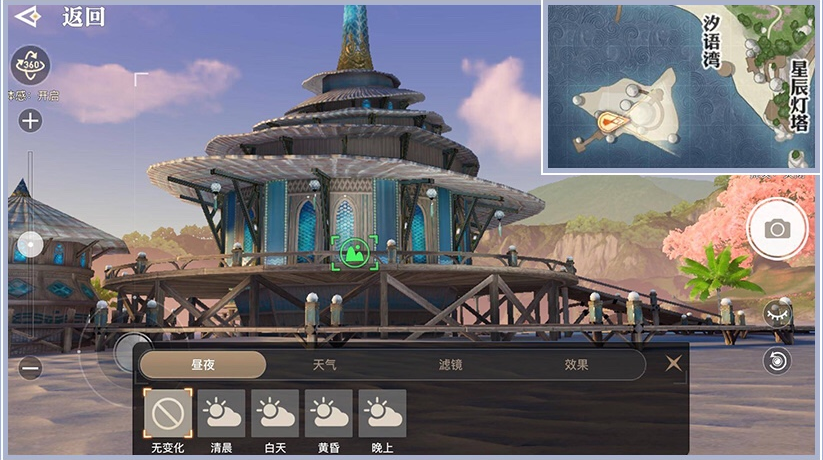Pick the 黄昏 dusk option
823x460 pixels.
pyautogui.click(x=329, y=413)
